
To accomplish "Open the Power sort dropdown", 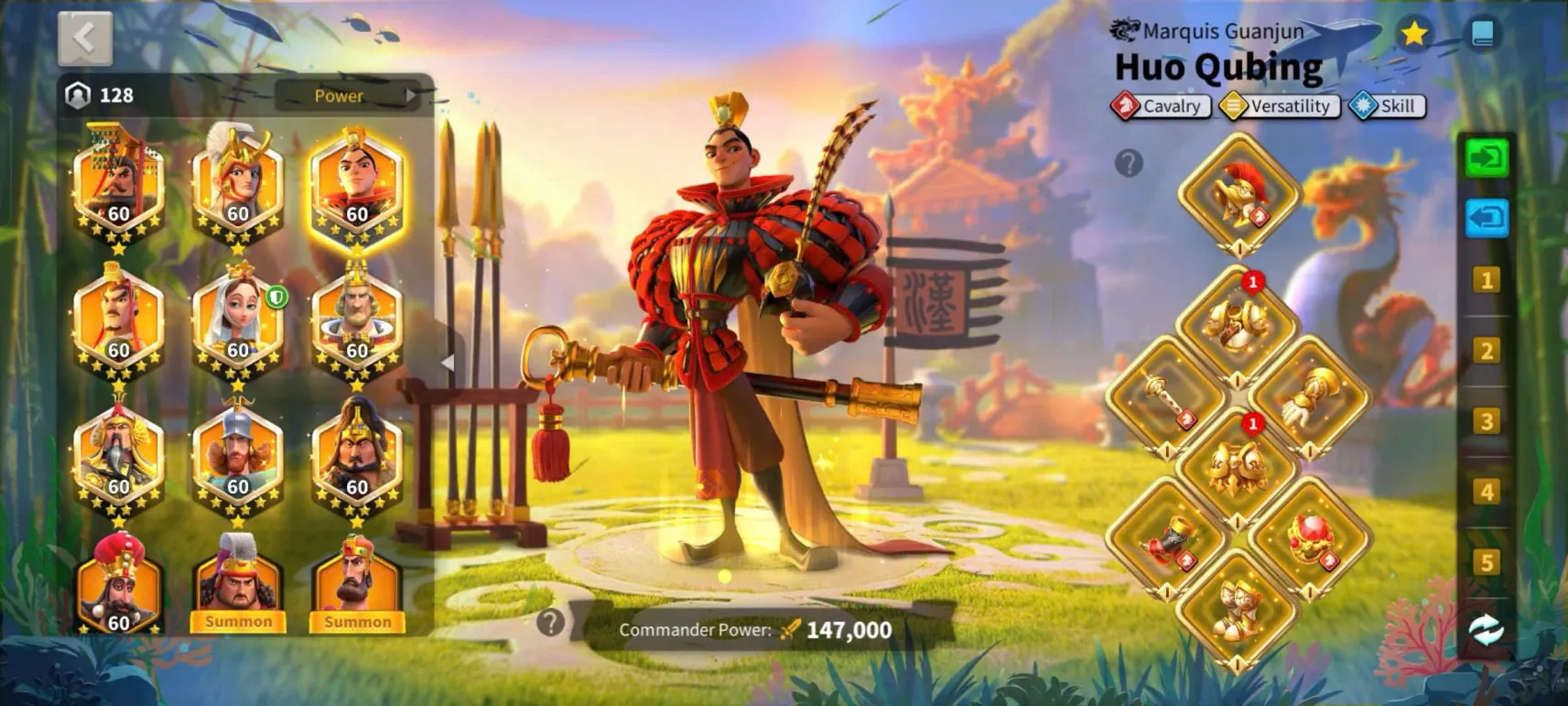I will [x=349, y=95].
